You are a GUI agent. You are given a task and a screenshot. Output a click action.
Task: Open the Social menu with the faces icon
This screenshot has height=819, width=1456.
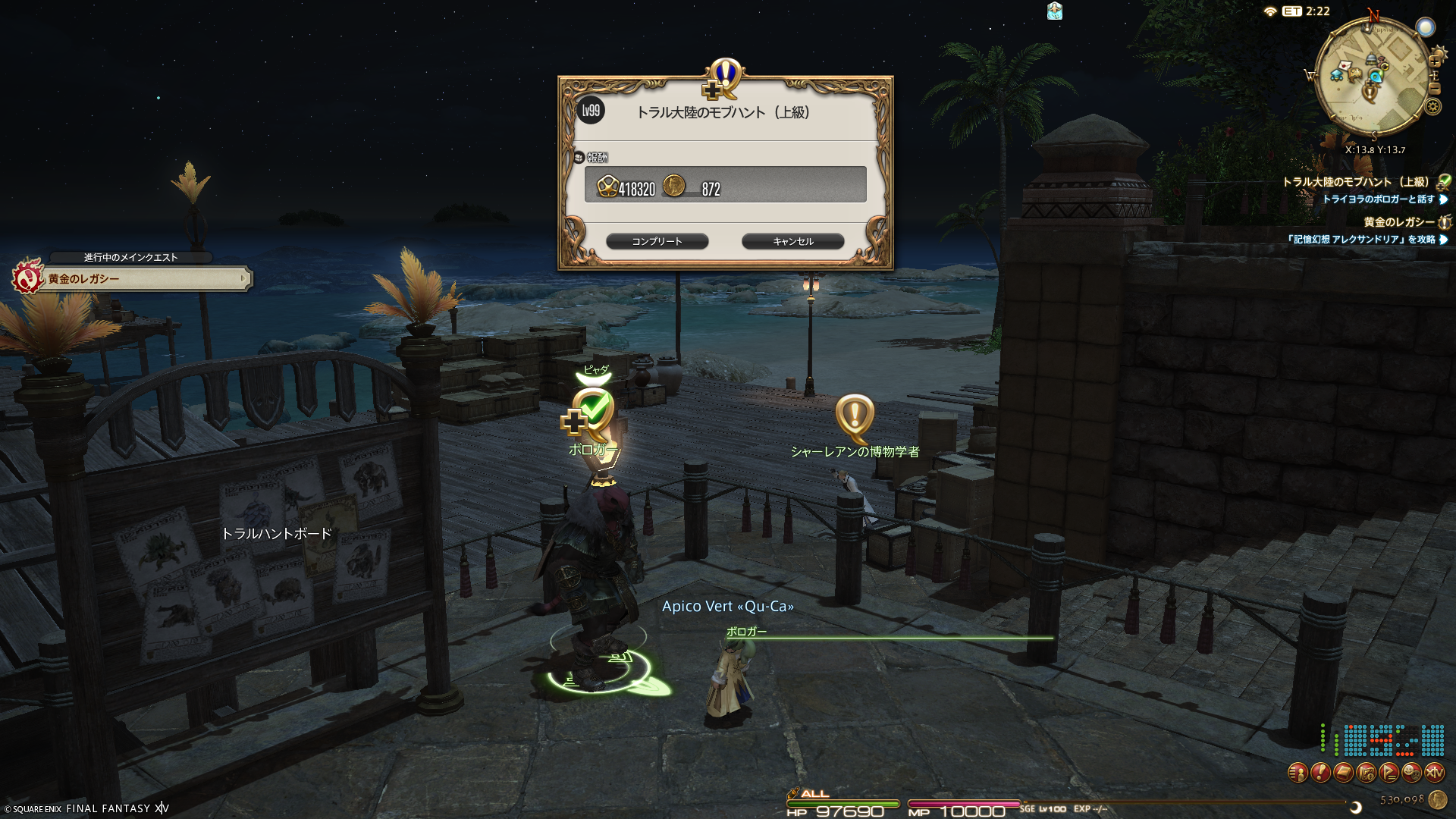pos(1411,773)
